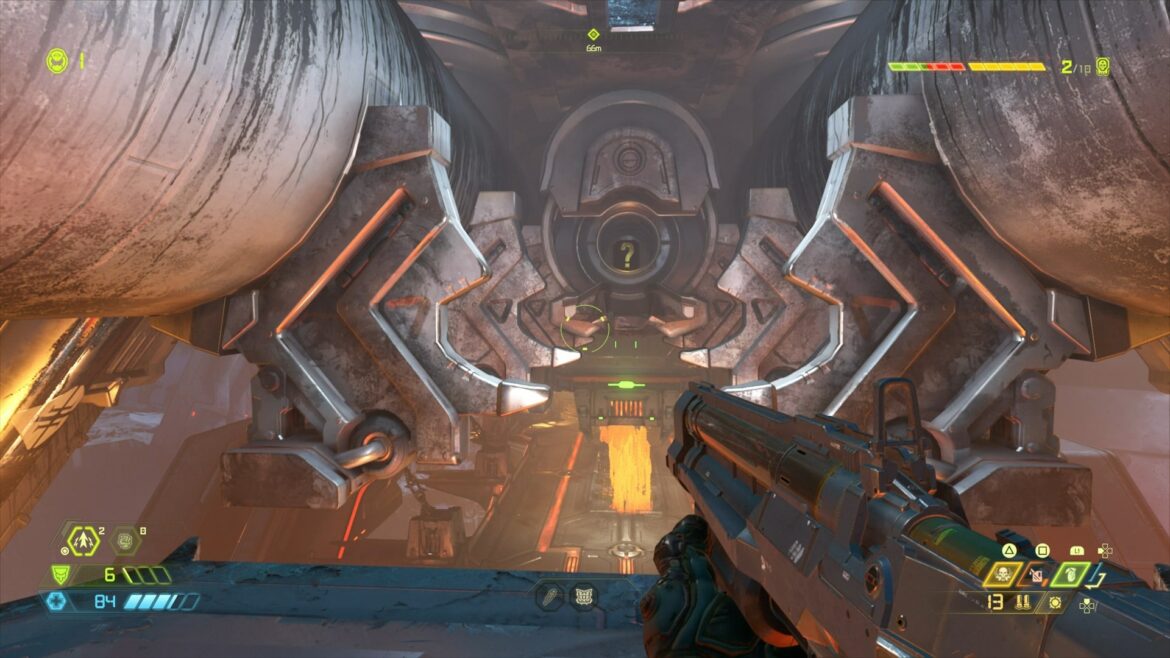Click the yellow question mark marker
Screen dimensions: 1170x658
tap(627, 256)
